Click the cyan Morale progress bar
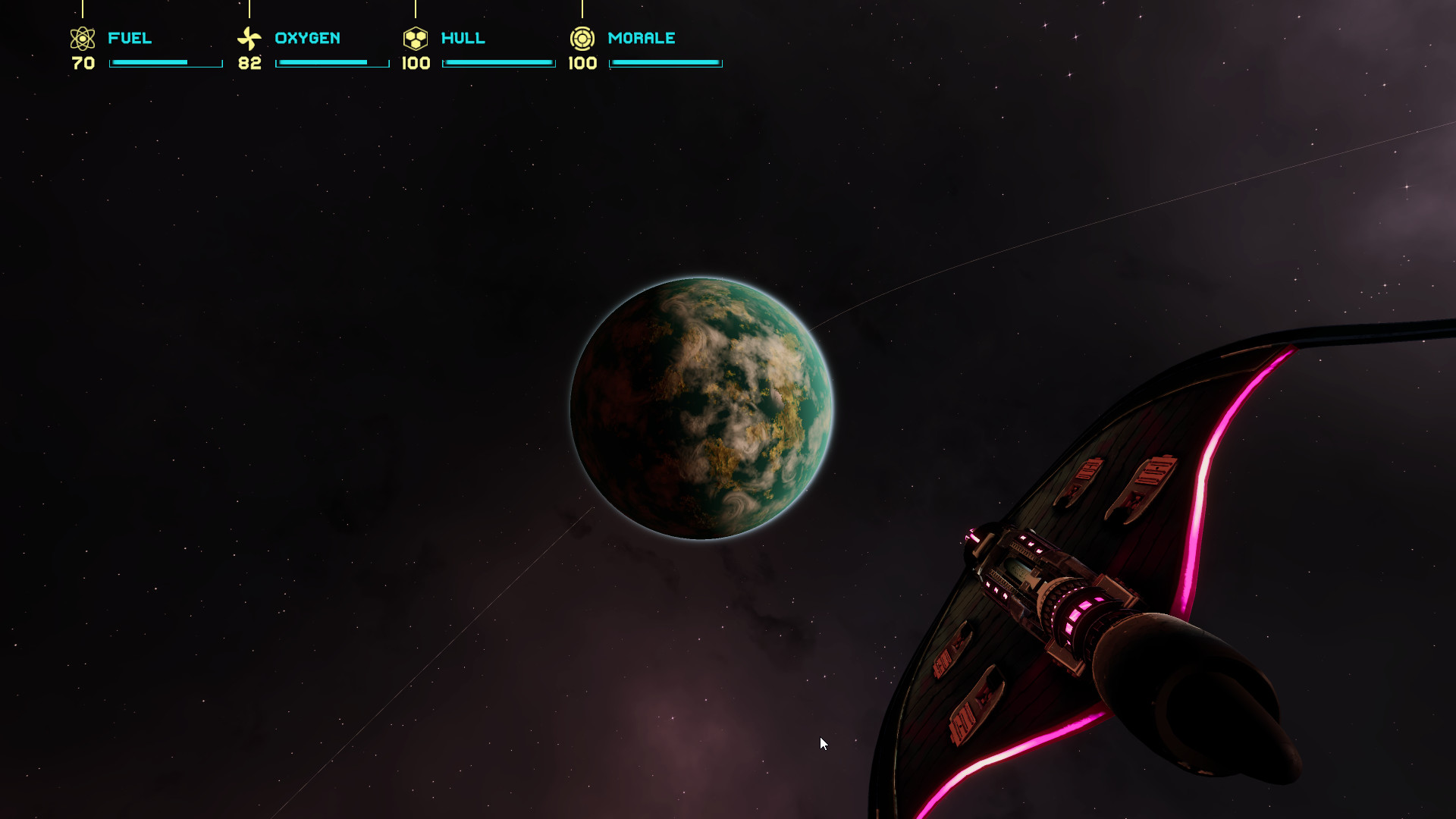1456x819 pixels. [666, 63]
